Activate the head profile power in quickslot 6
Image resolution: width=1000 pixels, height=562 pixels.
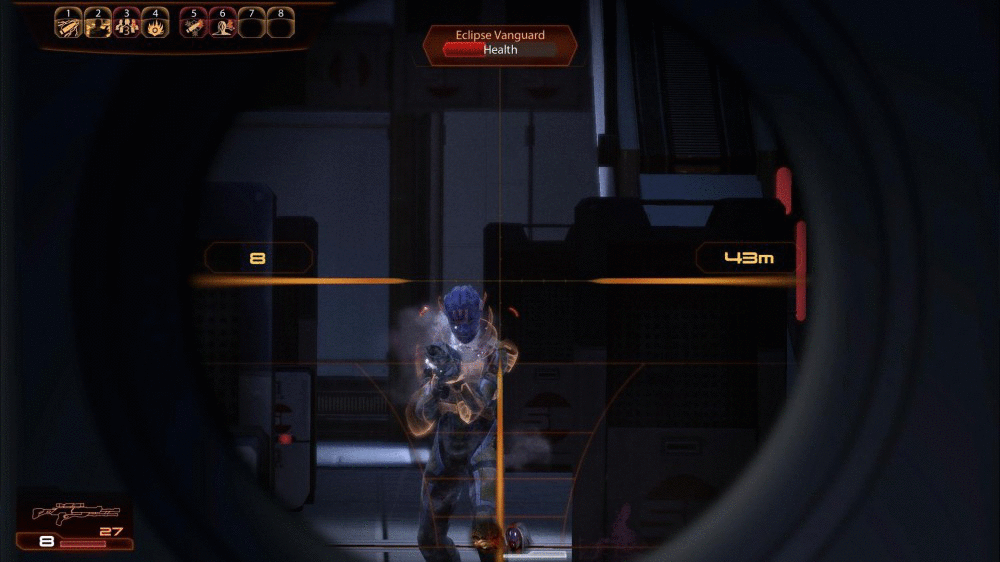(x=222, y=24)
